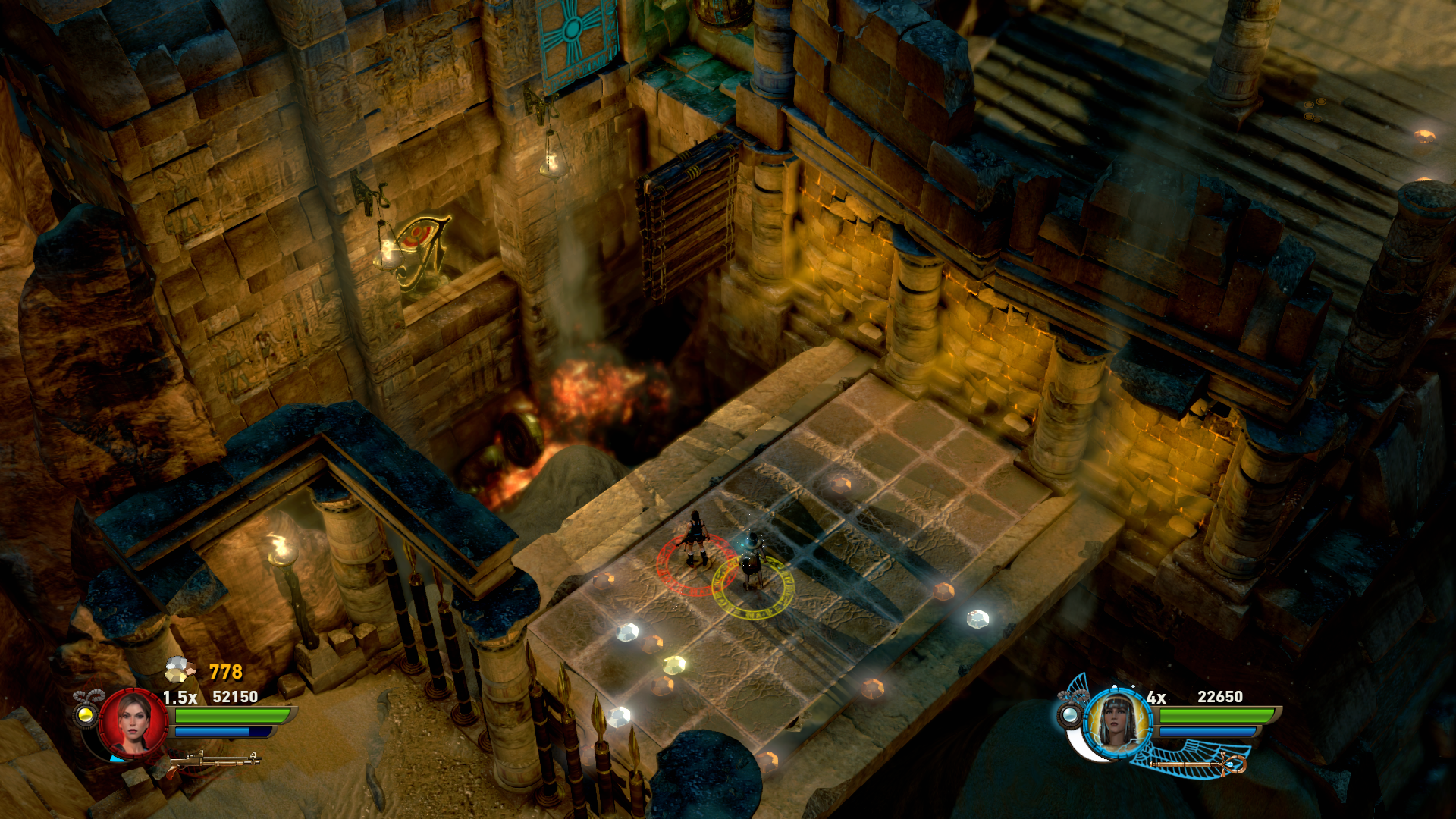Viewport: 1456px width, 819px height.
Task: Click Lara Croft's red portrait
Action: pyautogui.click(x=133, y=723)
